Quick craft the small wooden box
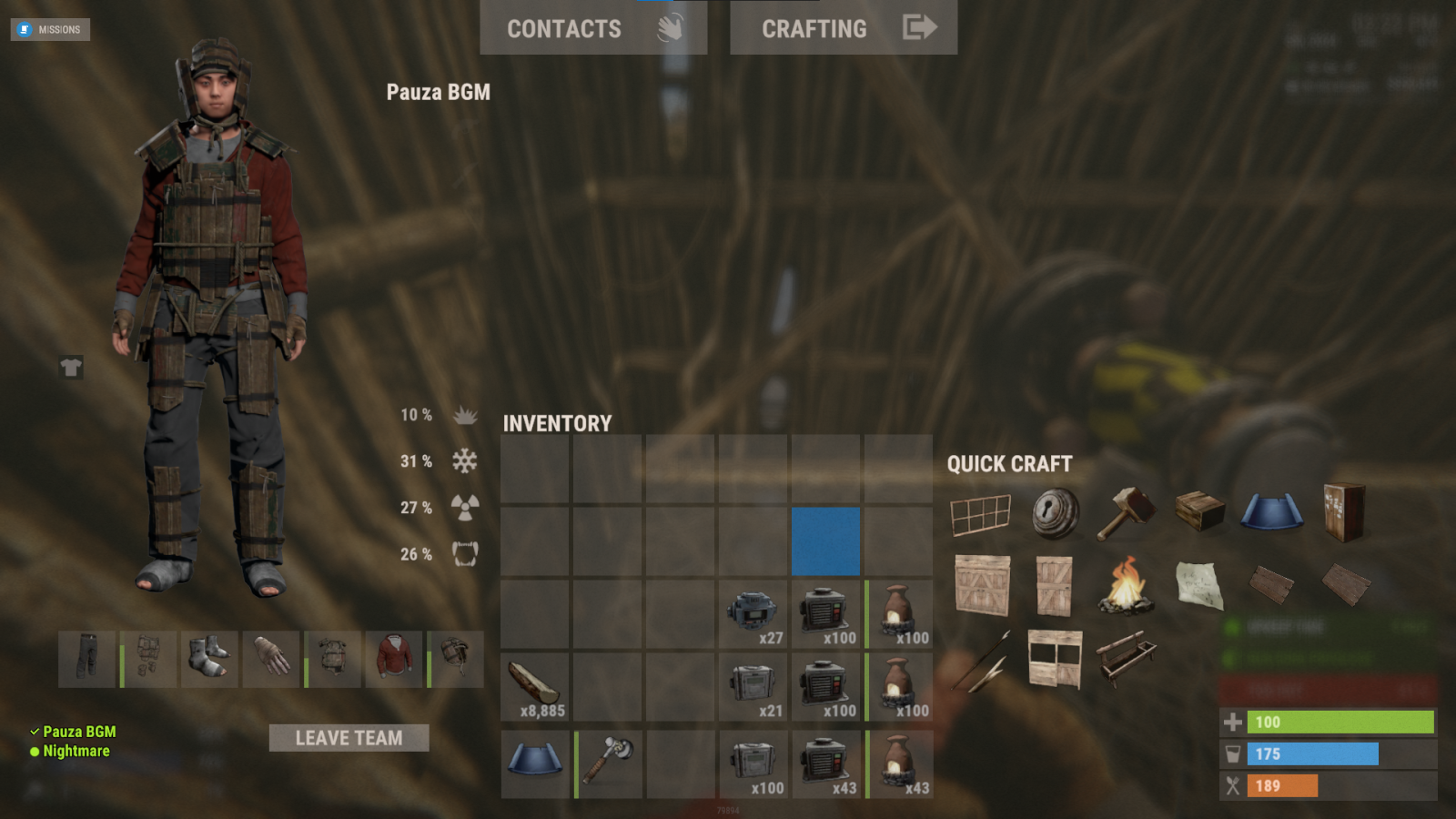 pos(1199,511)
